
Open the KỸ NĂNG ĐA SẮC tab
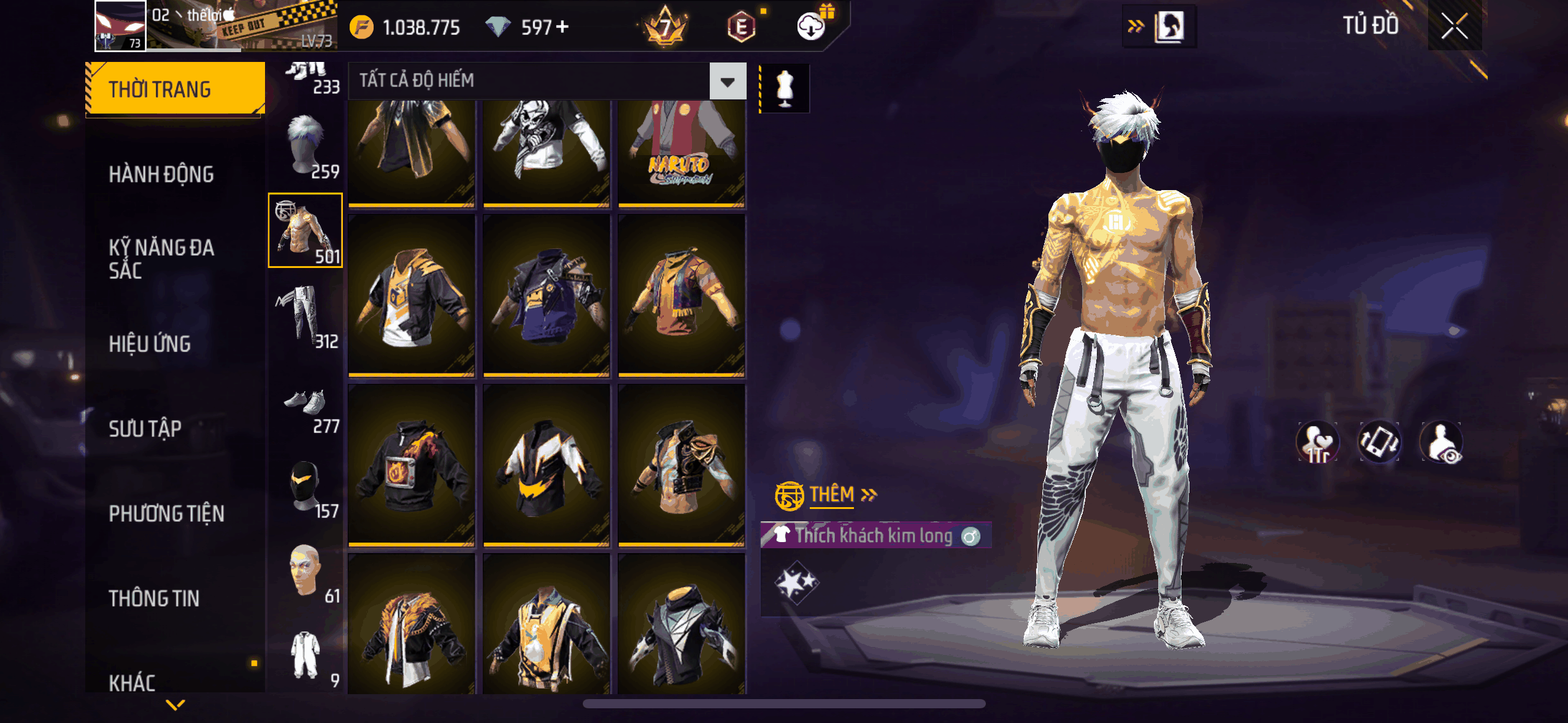pyautogui.click(x=161, y=259)
